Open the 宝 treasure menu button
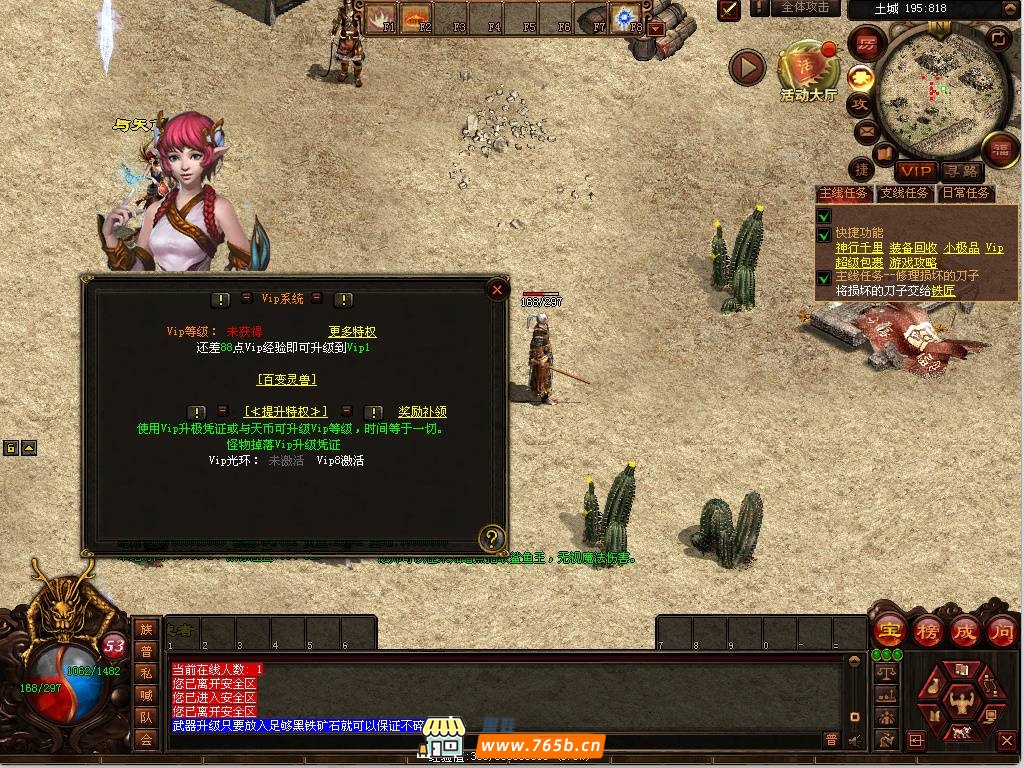 [888, 631]
